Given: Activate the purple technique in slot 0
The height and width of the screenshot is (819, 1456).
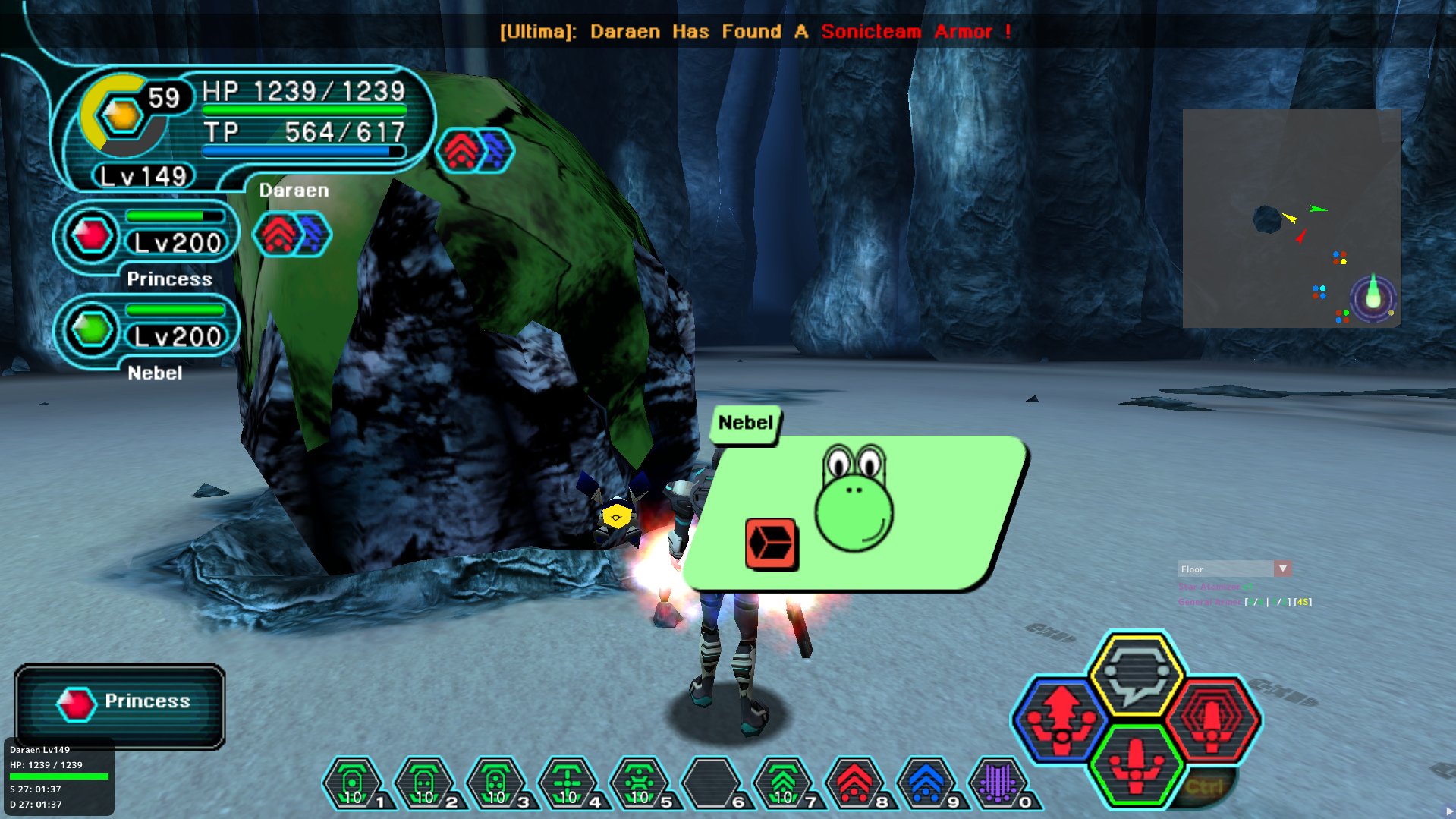Looking at the screenshot, I should tap(998, 783).
